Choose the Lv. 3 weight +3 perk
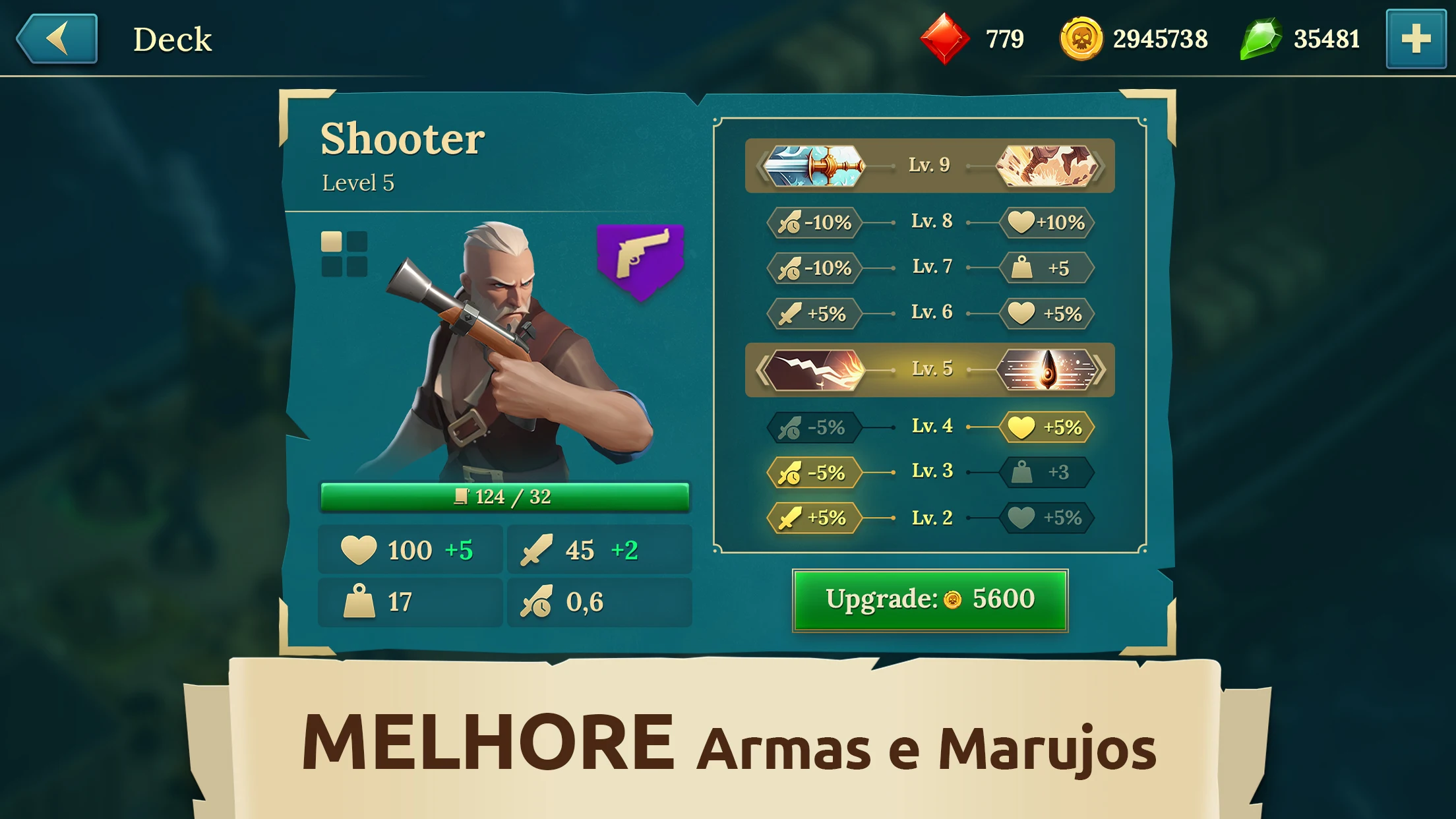Screen dimensions: 1456x819 click(1047, 472)
